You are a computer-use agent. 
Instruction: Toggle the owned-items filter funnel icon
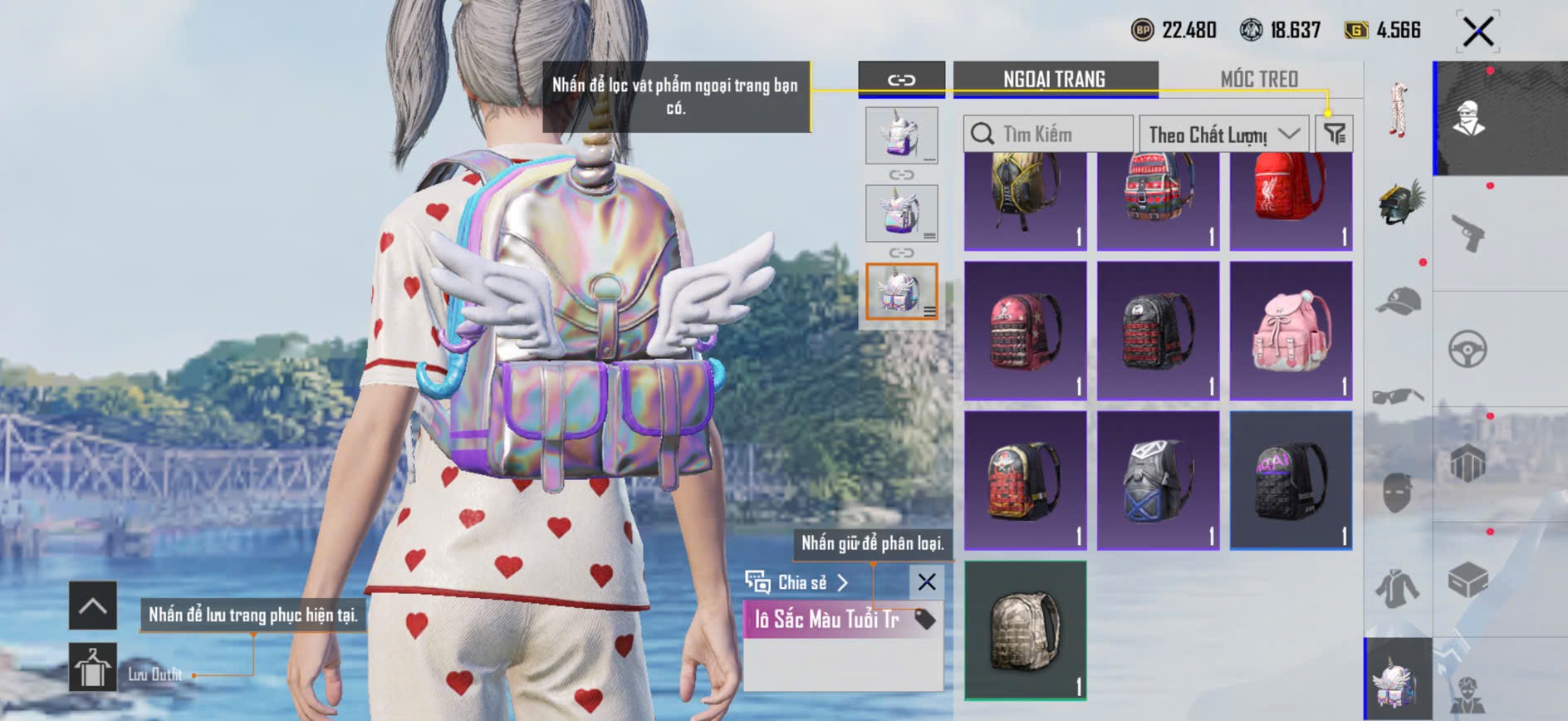(1334, 134)
